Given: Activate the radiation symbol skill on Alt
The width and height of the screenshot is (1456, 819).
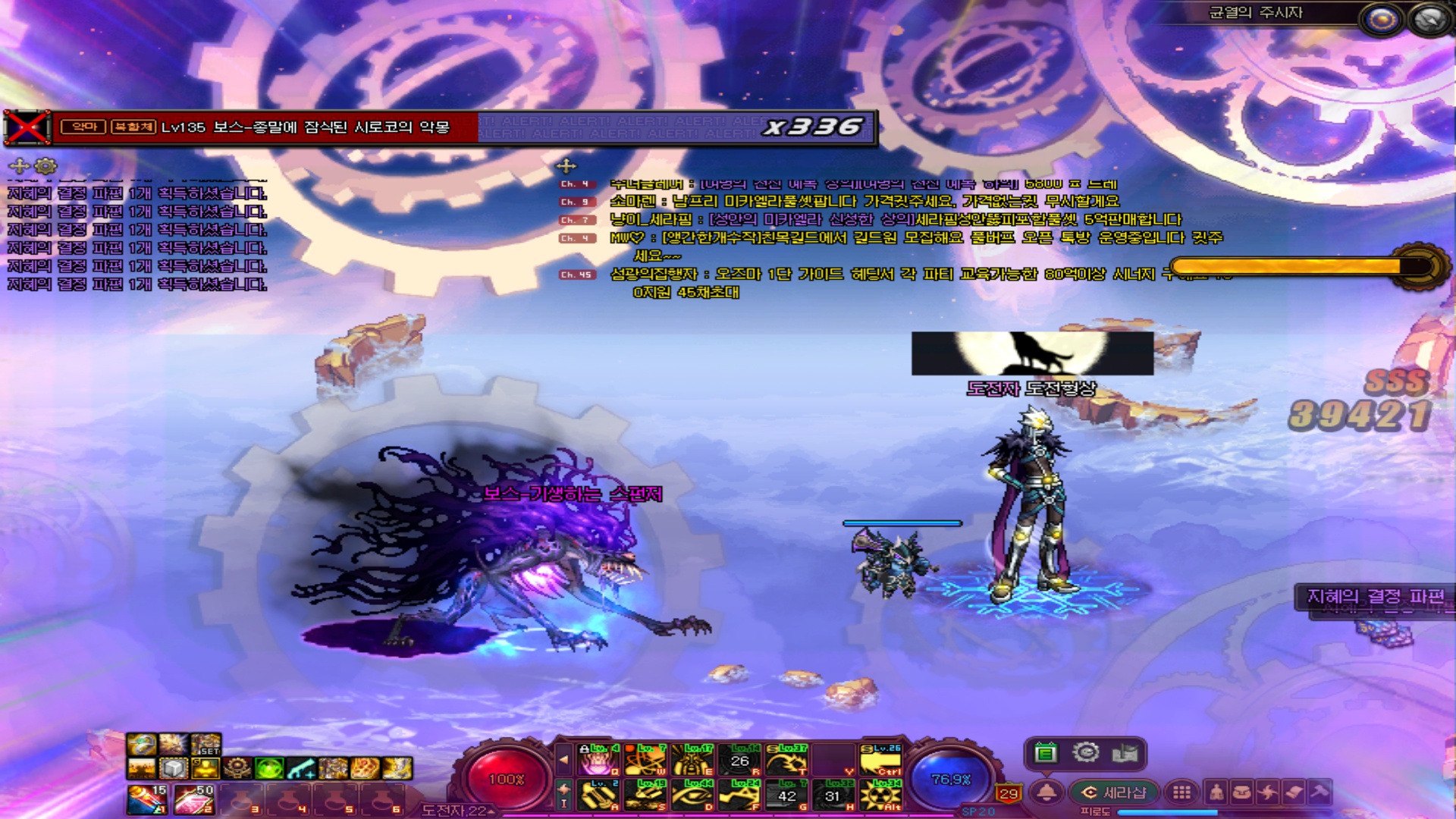Looking at the screenshot, I should coord(881,795).
